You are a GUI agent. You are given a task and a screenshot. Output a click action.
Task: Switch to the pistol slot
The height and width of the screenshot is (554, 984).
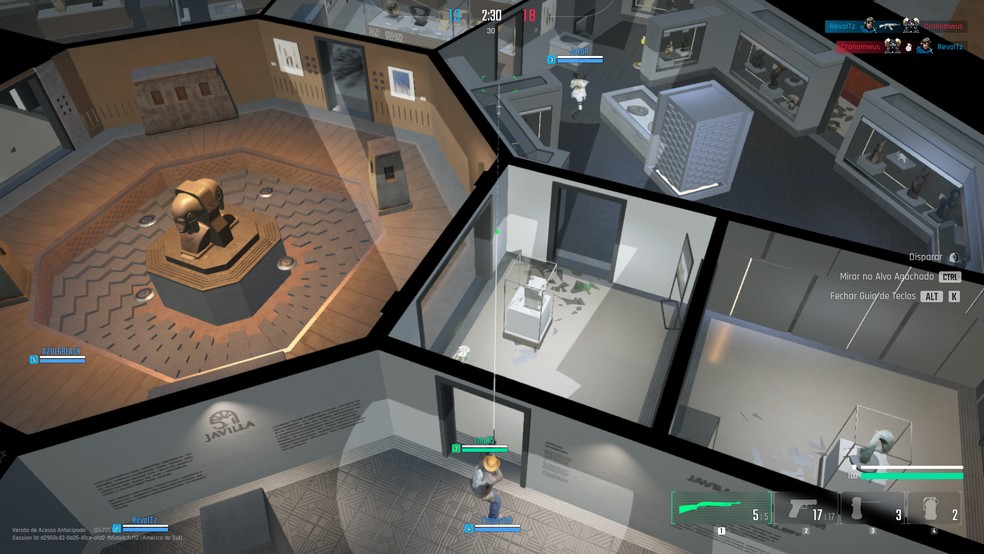(806, 509)
